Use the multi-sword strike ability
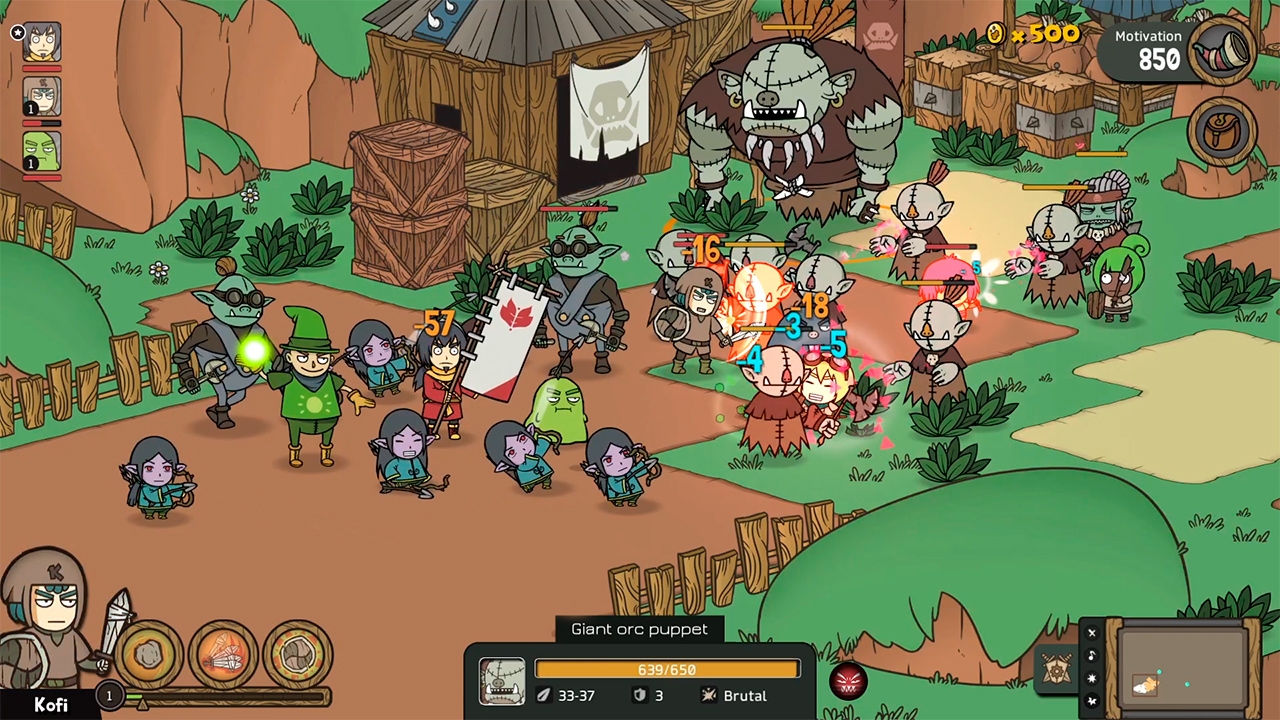Viewport: 1280px width, 720px height. point(223,655)
